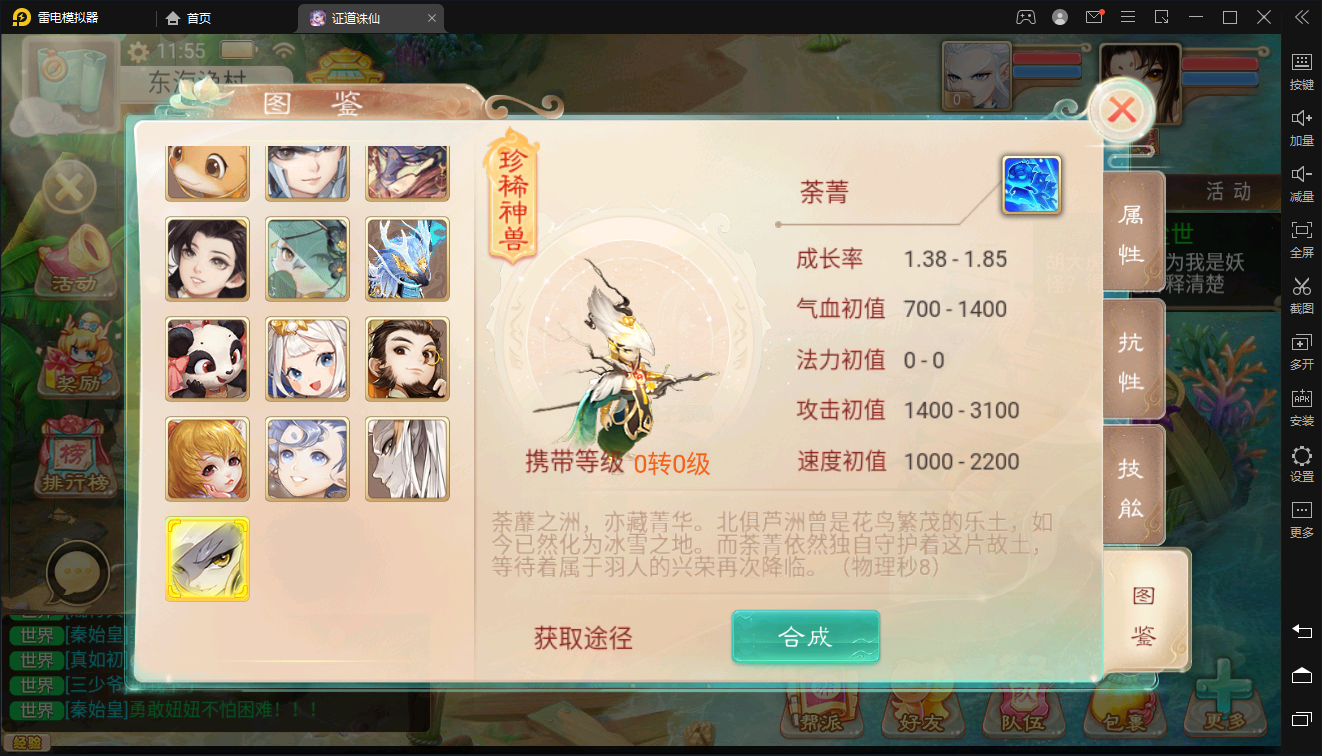Collapse the emulator sidebar with the chevron

pos(1301,17)
